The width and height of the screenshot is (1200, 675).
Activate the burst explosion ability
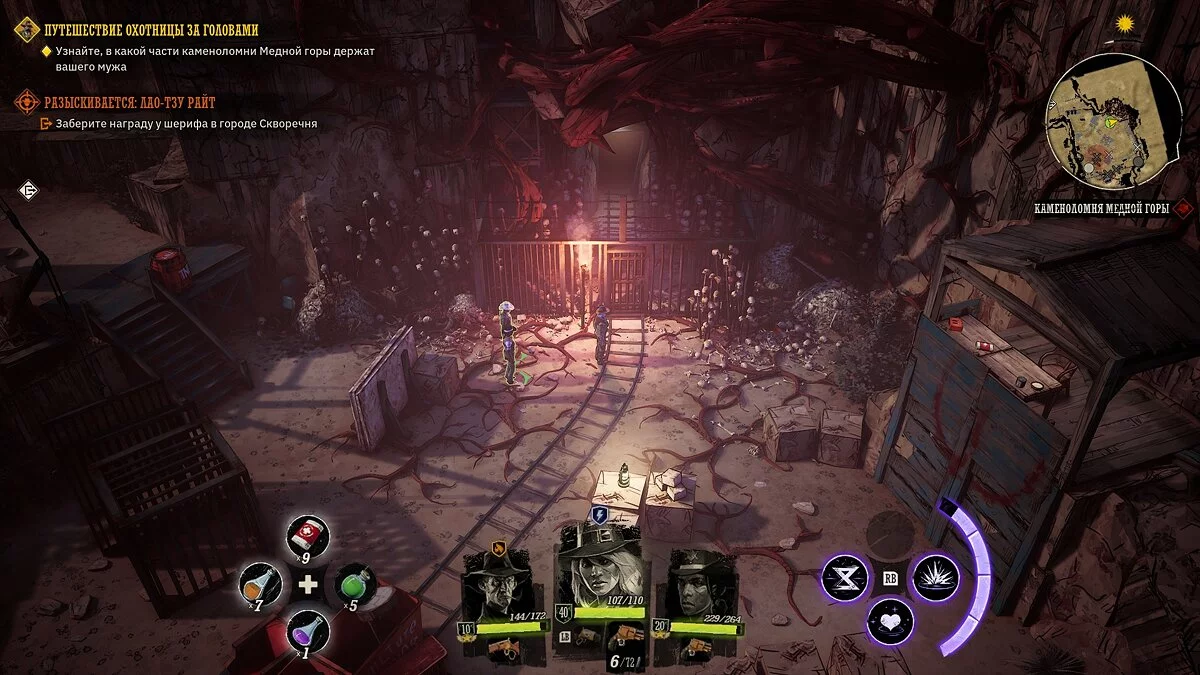click(x=936, y=577)
